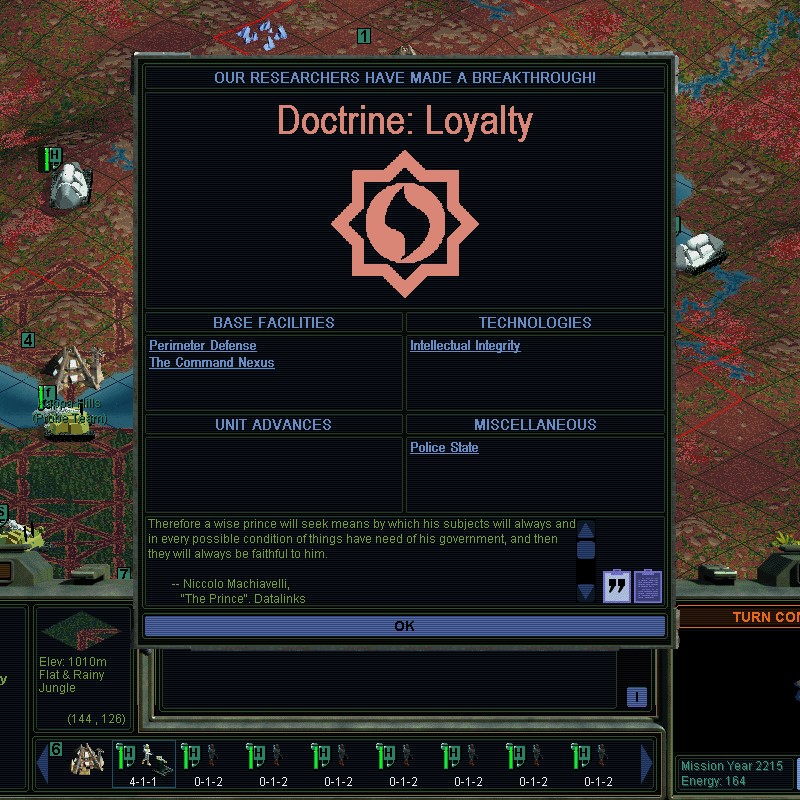Open The Command Nexus entry
This screenshot has height=800, width=800.
pyautogui.click(x=211, y=363)
